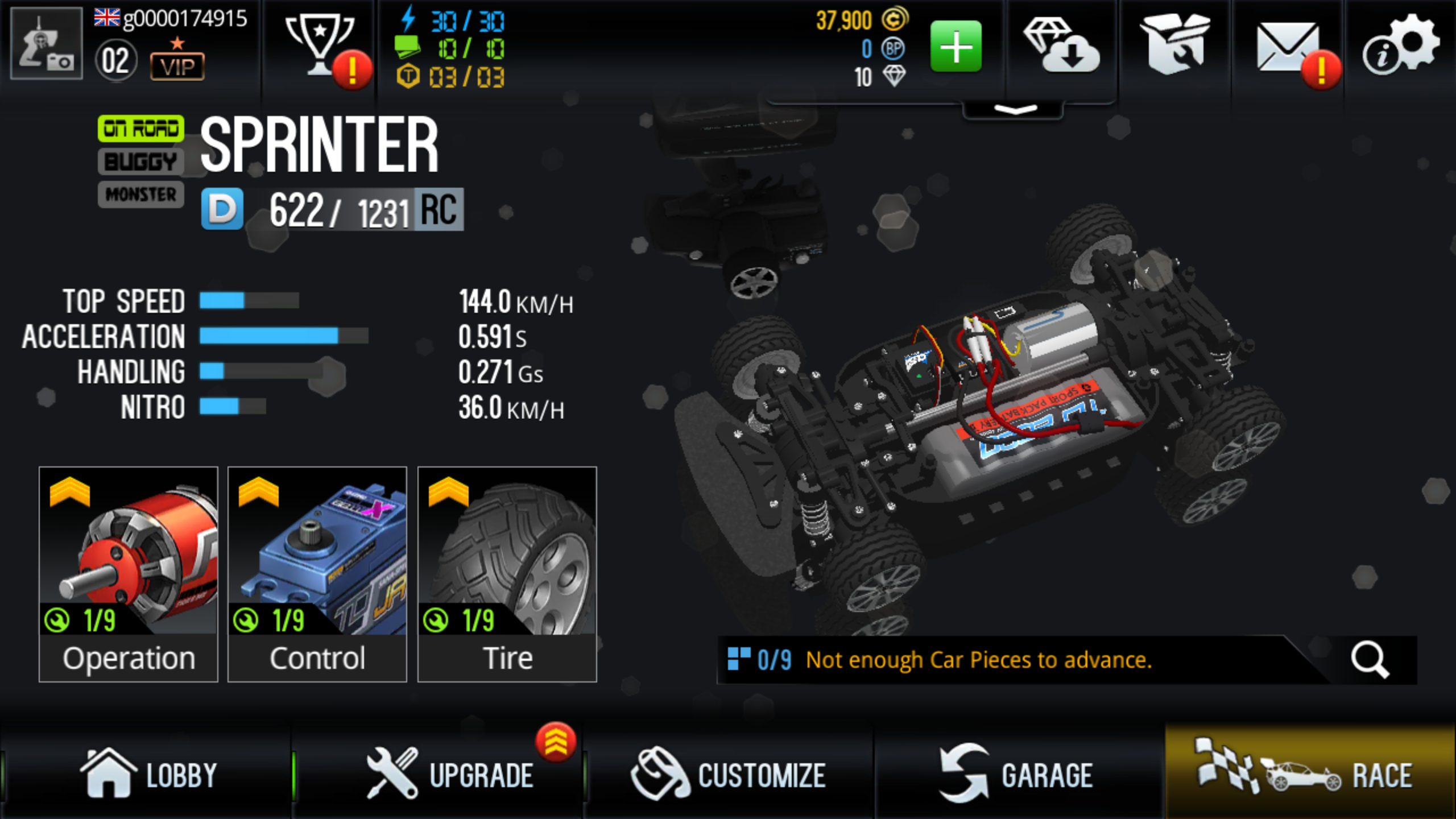Select the Control servo part thumbnail
This screenshot has height=819, width=1456.
317,555
